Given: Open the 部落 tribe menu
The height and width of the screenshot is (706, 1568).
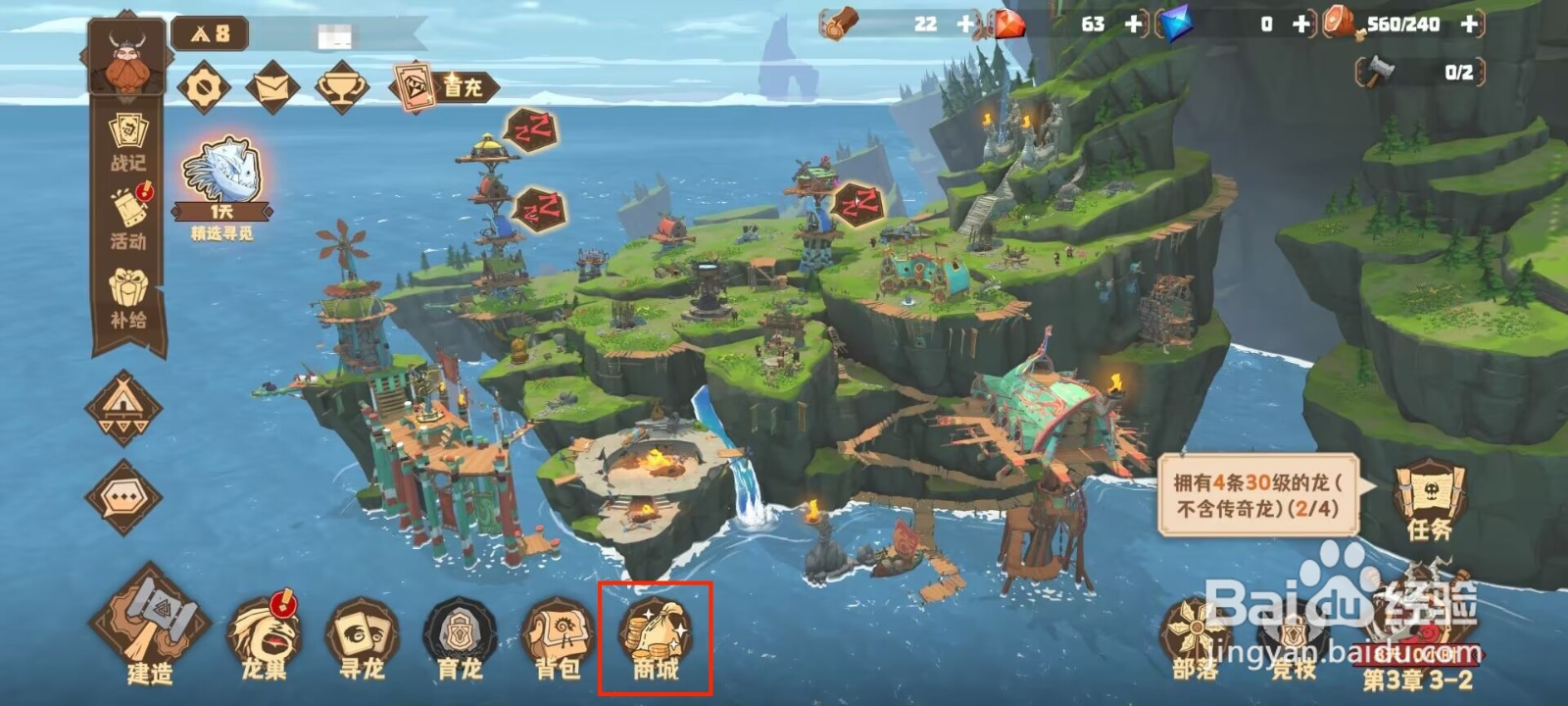Looking at the screenshot, I should point(1196,637).
